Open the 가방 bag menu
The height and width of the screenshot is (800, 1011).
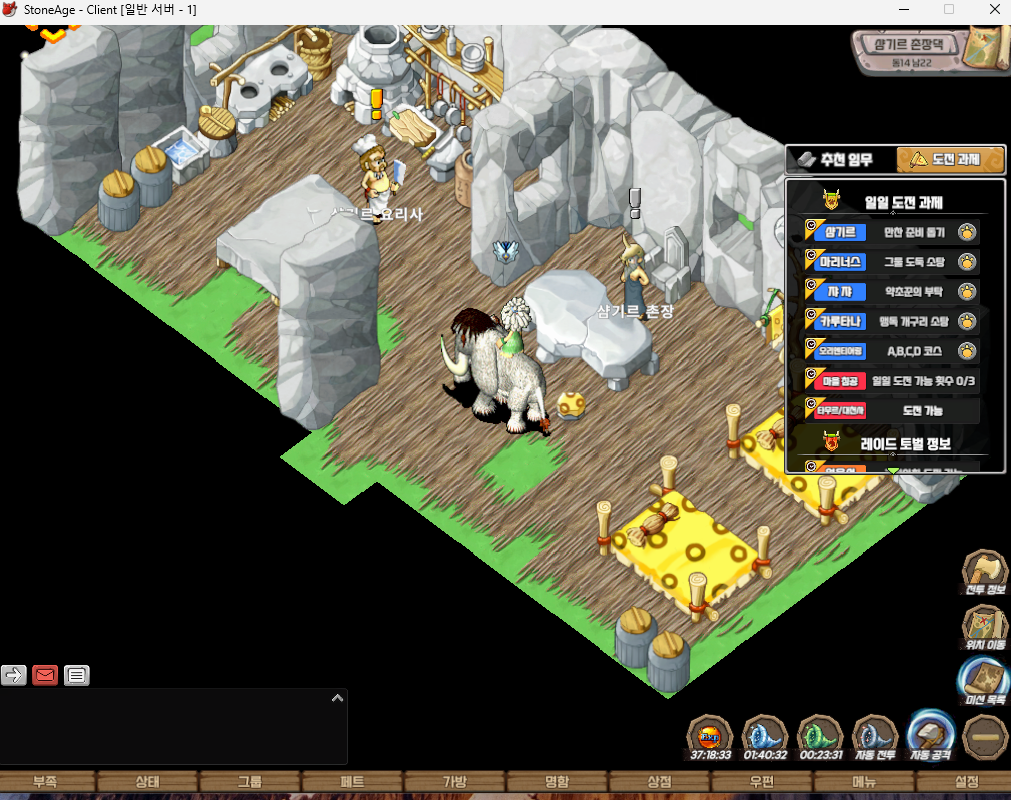tap(454, 781)
